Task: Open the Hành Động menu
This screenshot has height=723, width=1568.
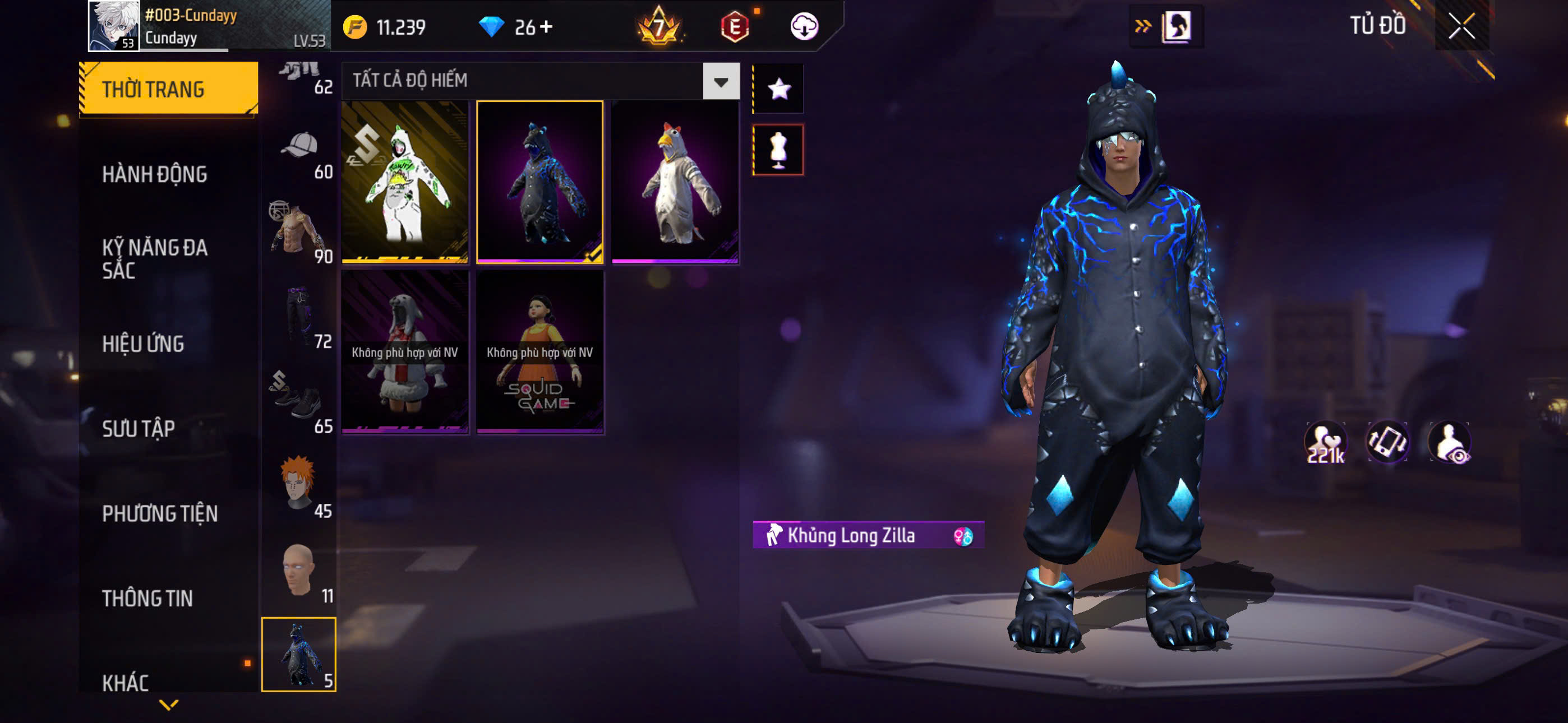Action: 155,175
